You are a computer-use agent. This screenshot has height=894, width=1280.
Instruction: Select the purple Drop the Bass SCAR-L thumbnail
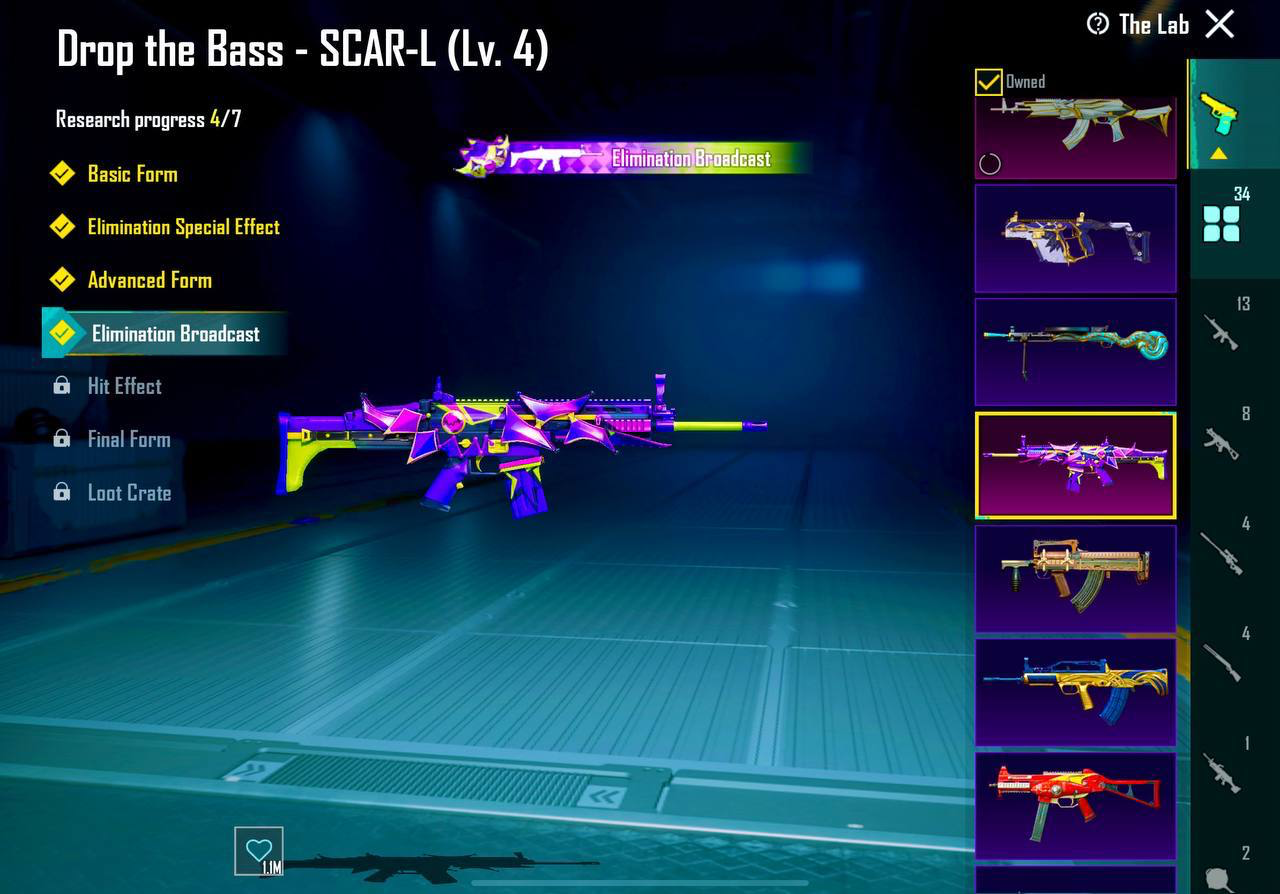(1075, 465)
